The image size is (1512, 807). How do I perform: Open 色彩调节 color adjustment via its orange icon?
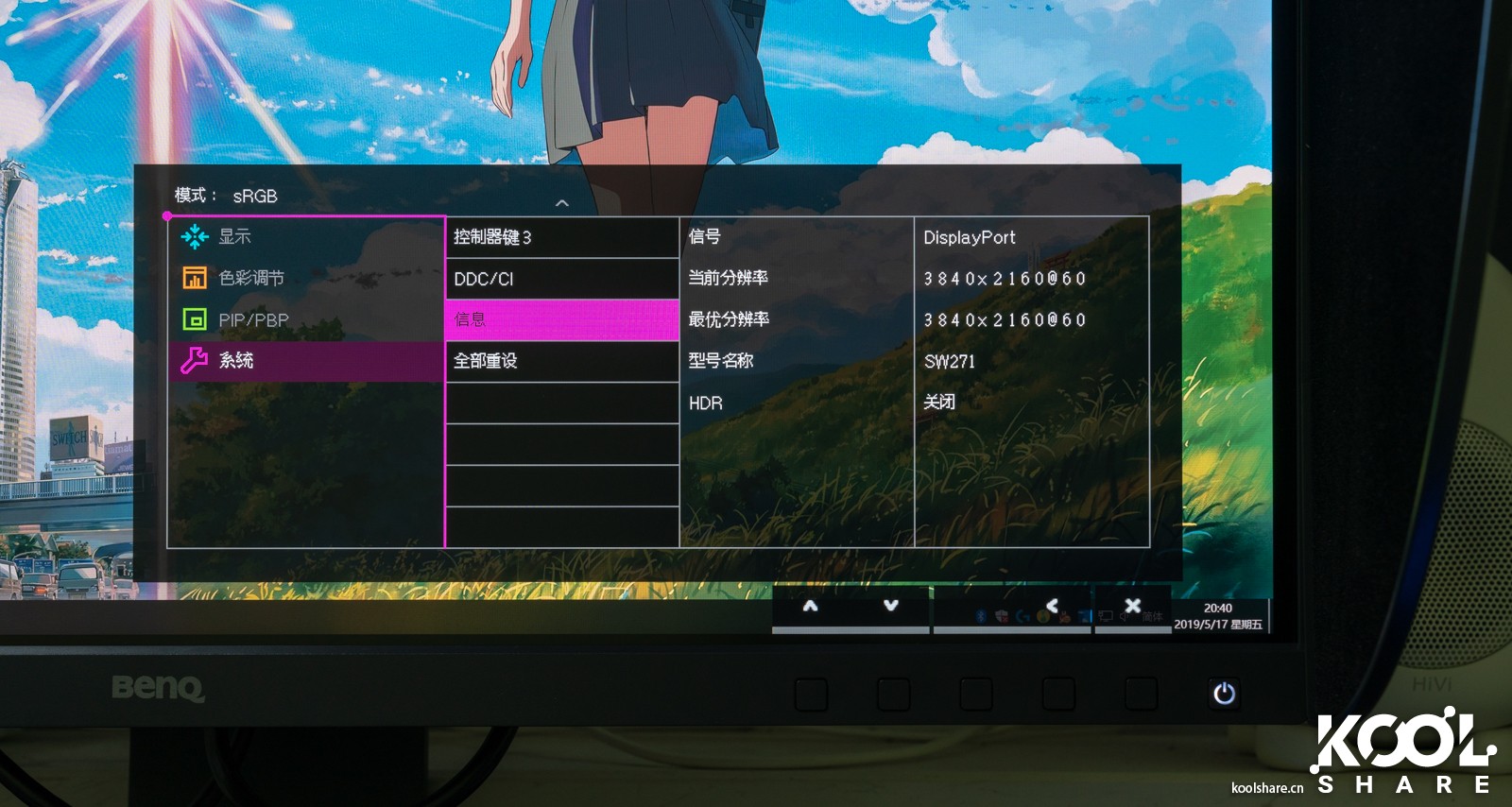point(194,278)
